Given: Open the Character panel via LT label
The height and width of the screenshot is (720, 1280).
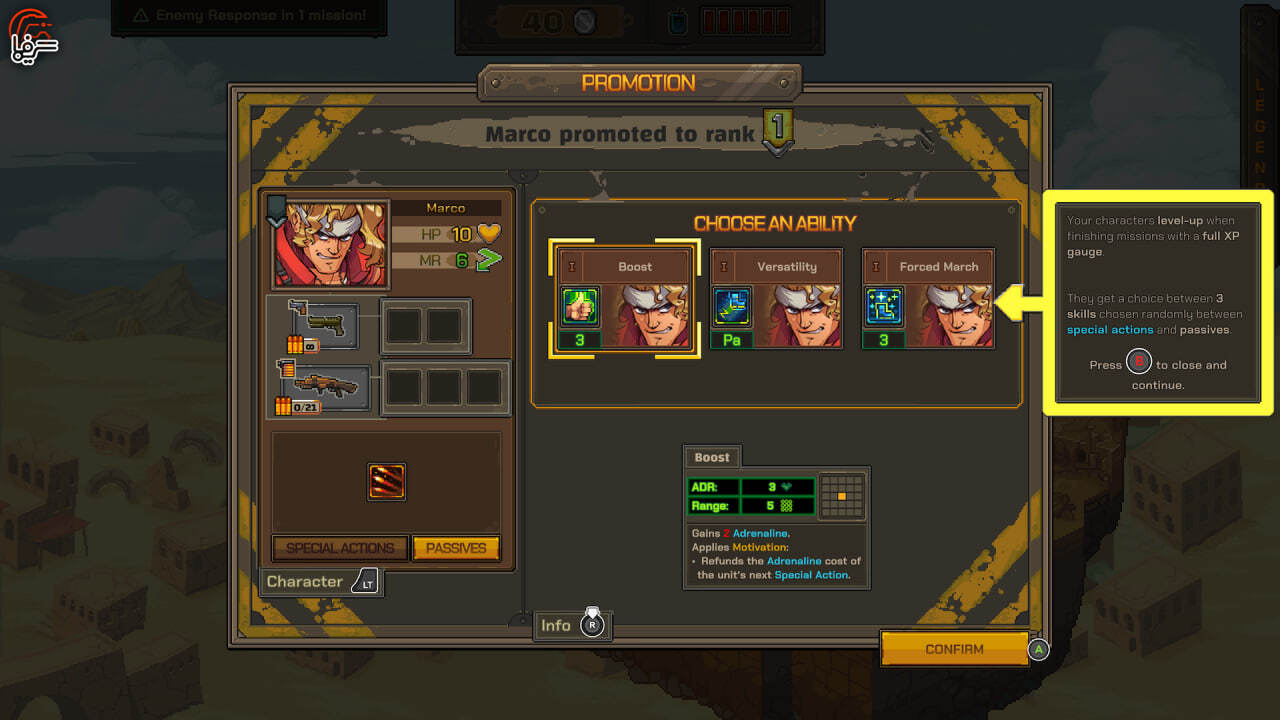Looking at the screenshot, I should [x=320, y=581].
